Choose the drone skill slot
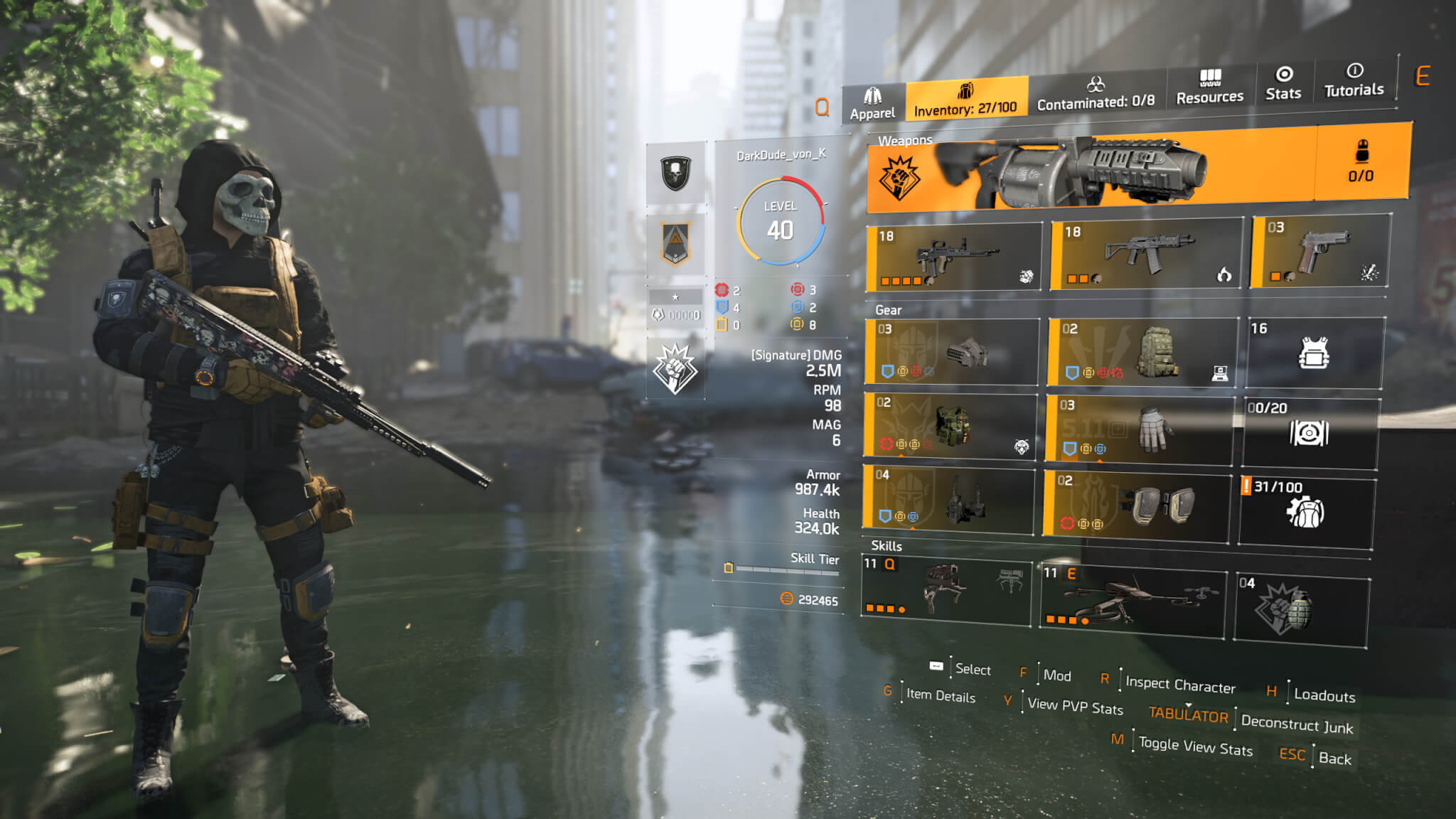Image resolution: width=1456 pixels, height=819 pixels. click(x=1133, y=600)
